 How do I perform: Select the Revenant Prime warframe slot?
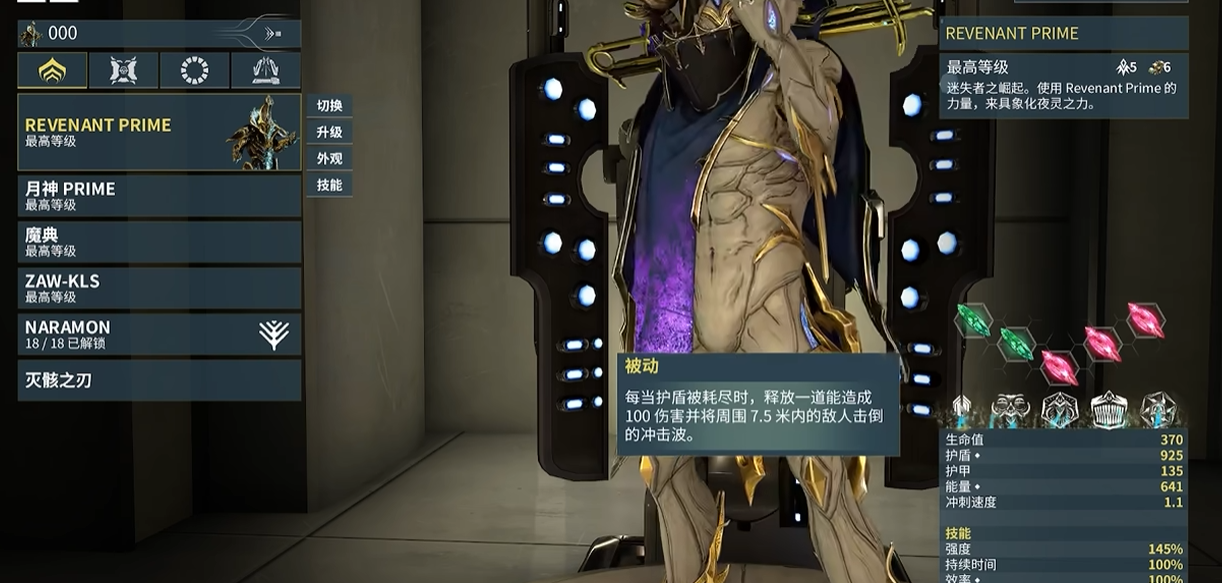click(159, 133)
